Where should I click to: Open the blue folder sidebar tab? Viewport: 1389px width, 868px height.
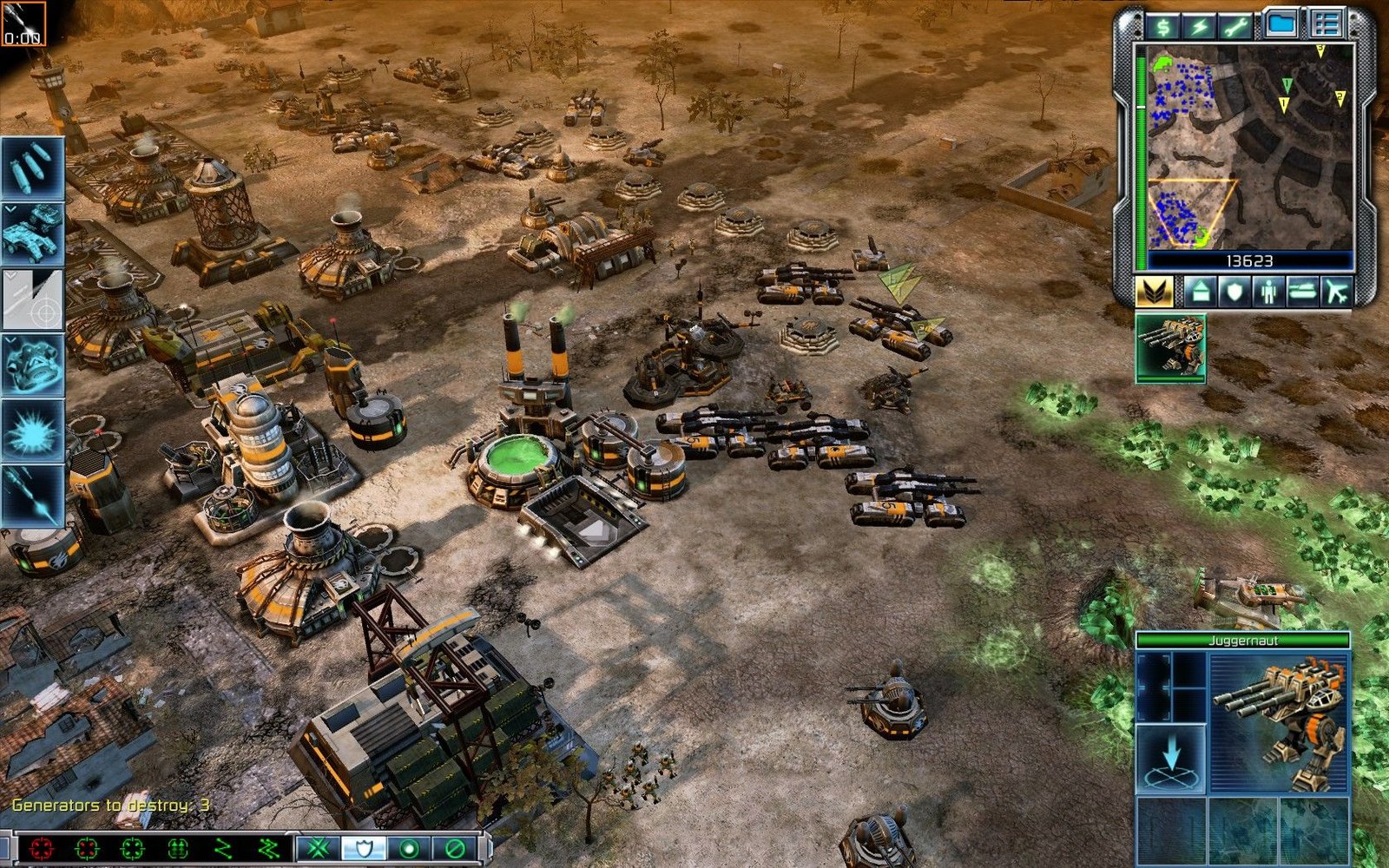pos(1282,23)
